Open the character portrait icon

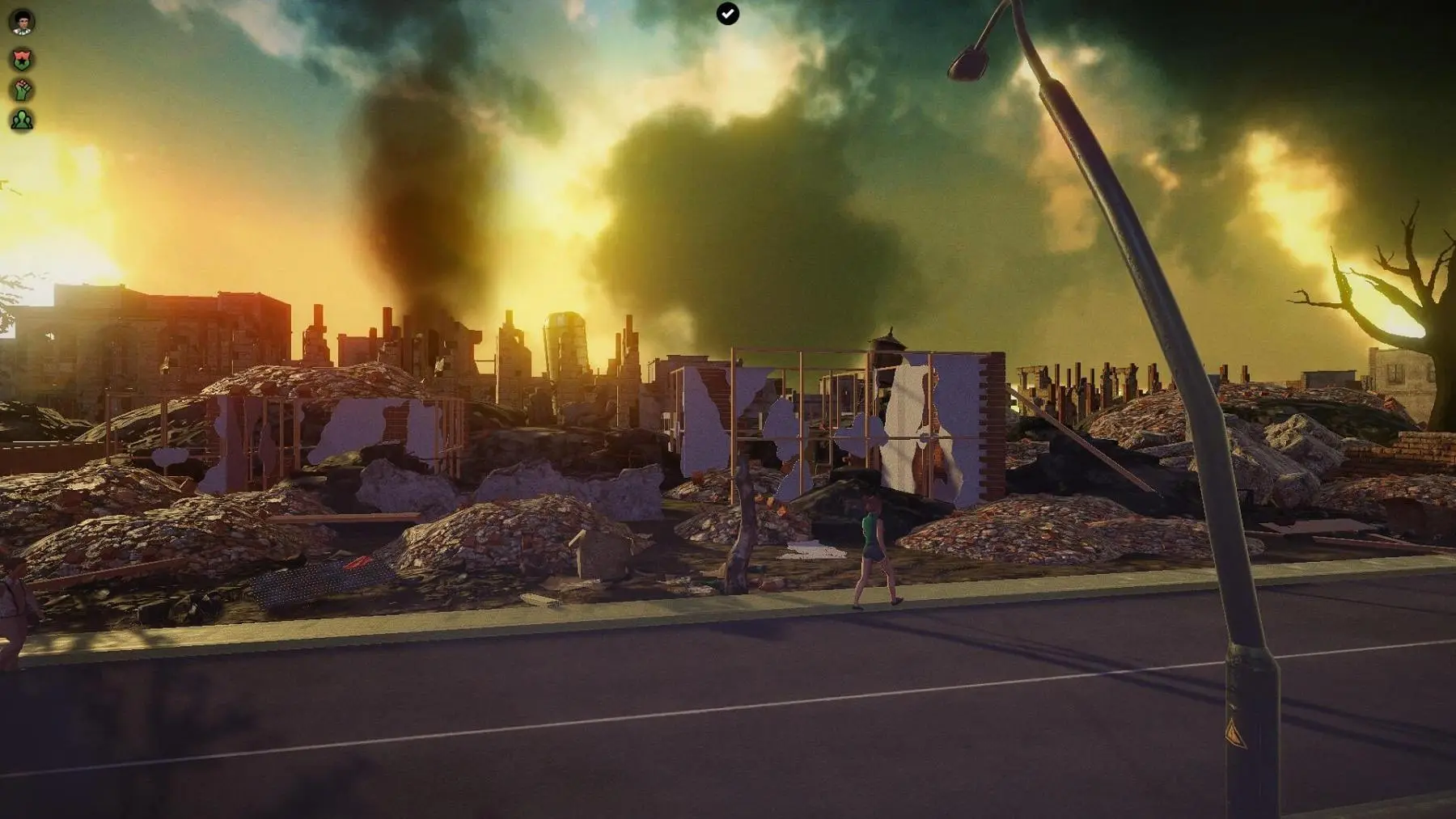22,22
